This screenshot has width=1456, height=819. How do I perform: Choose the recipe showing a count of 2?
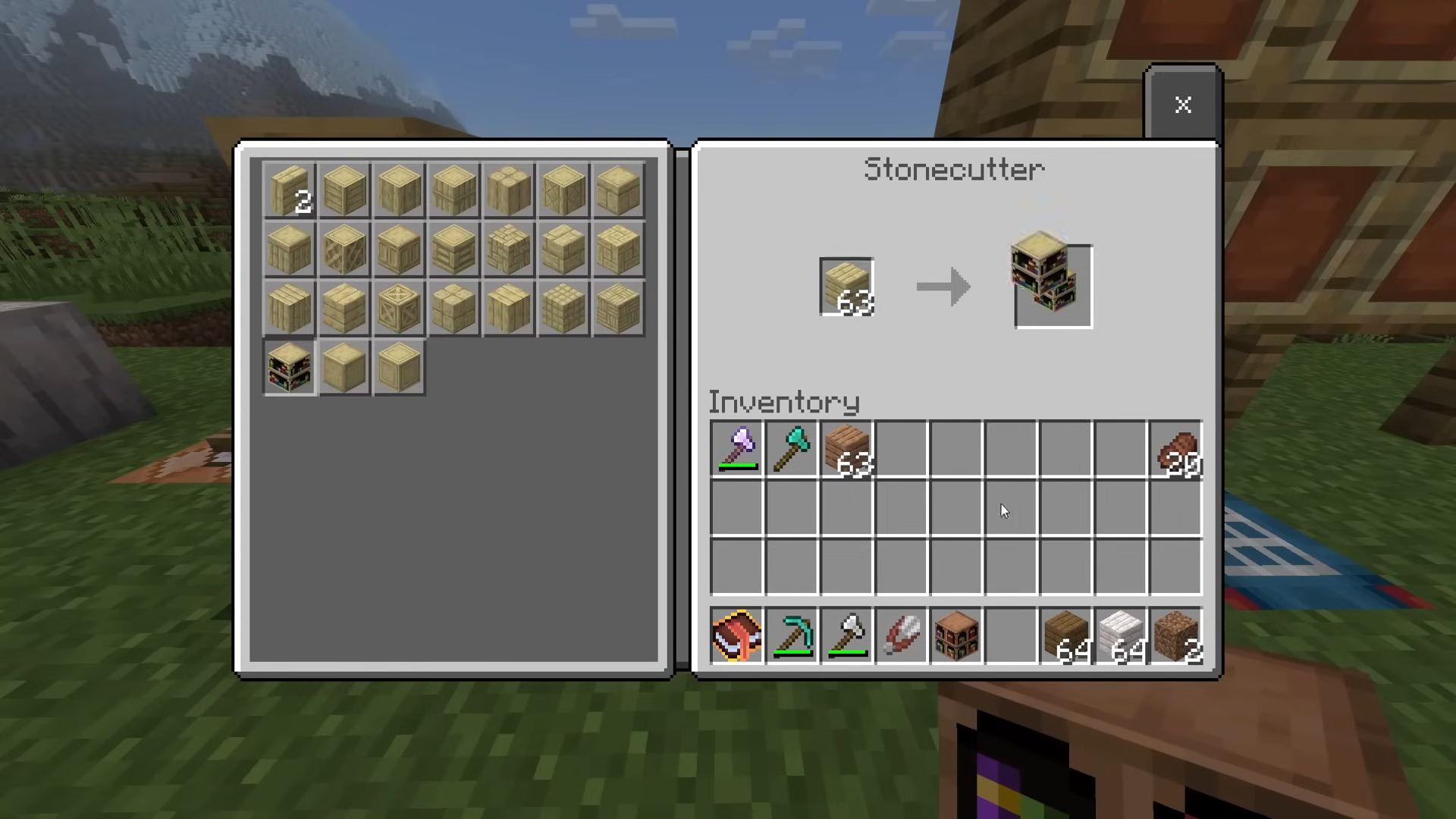[x=290, y=190]
